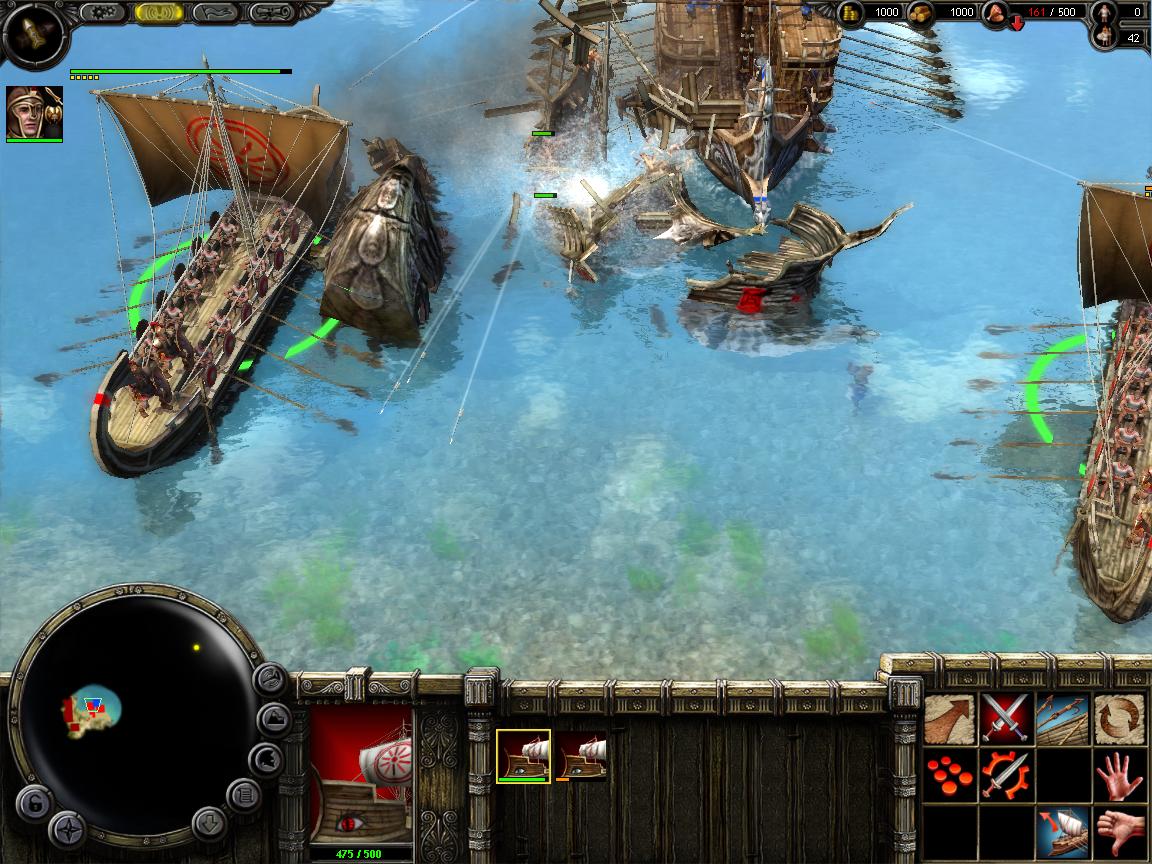Select the second ship with orange health
Viewport: 1152px width, 864px height.
(x=582, y=755)
